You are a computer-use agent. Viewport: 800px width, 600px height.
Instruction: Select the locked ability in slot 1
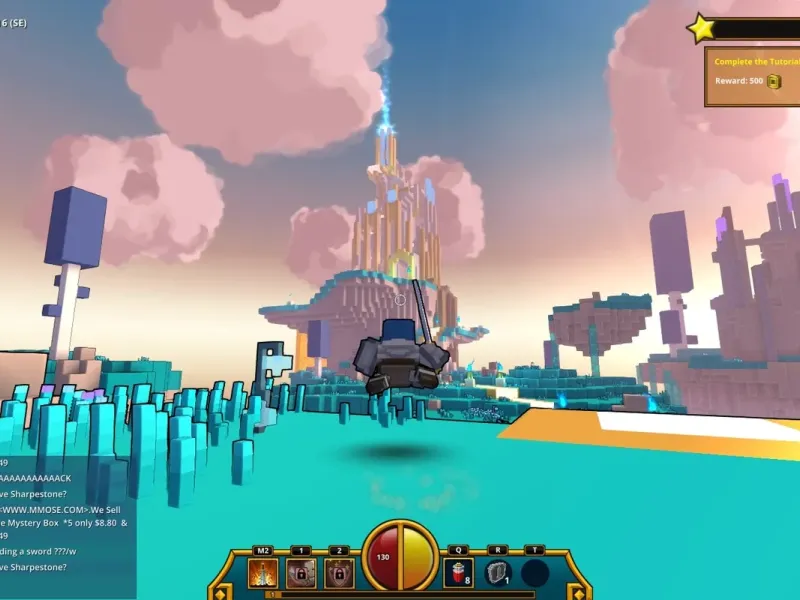pyautogui.click(x=301, y=574)
